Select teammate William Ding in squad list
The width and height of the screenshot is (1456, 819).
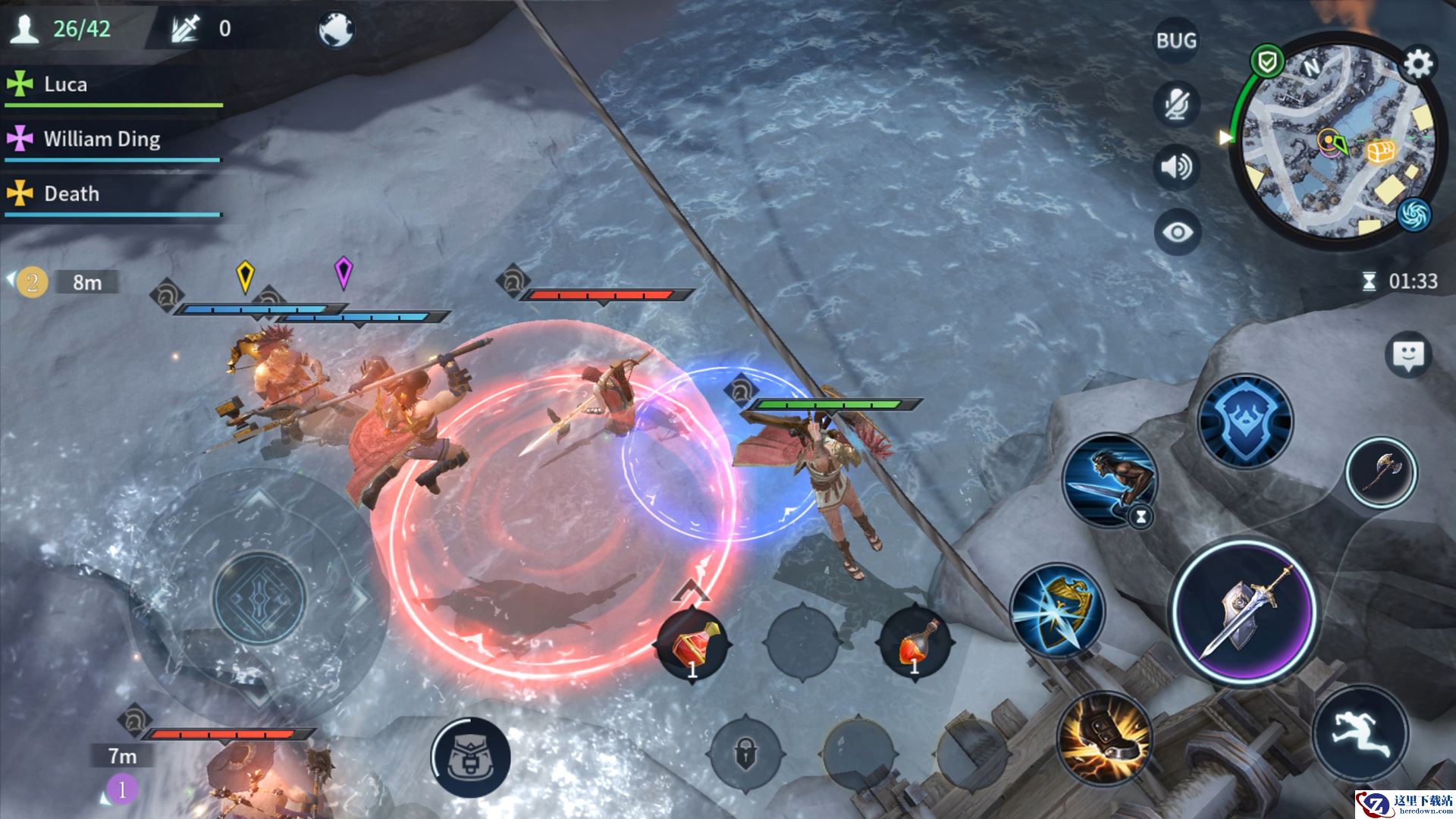(102, 140)
